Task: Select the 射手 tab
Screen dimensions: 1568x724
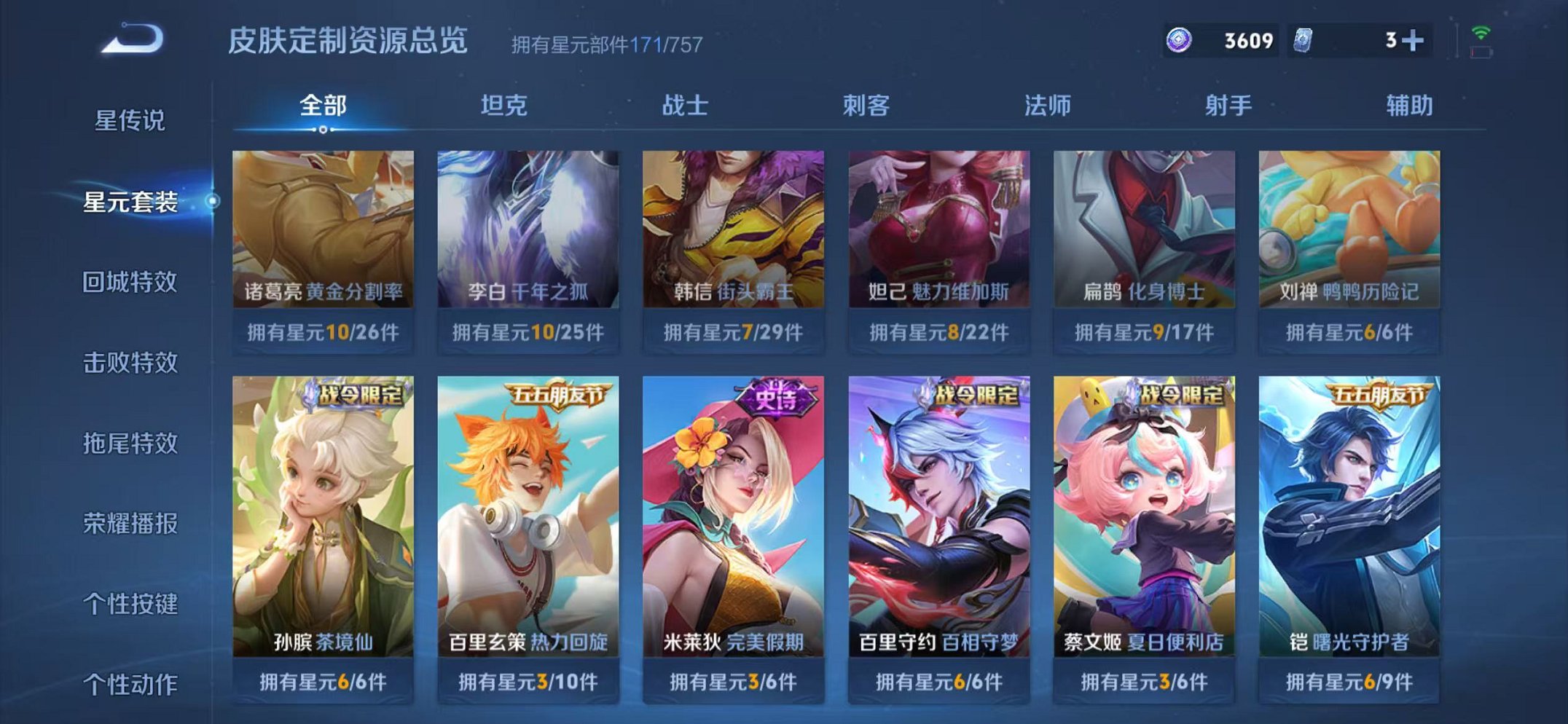Action: point(1226,106)
